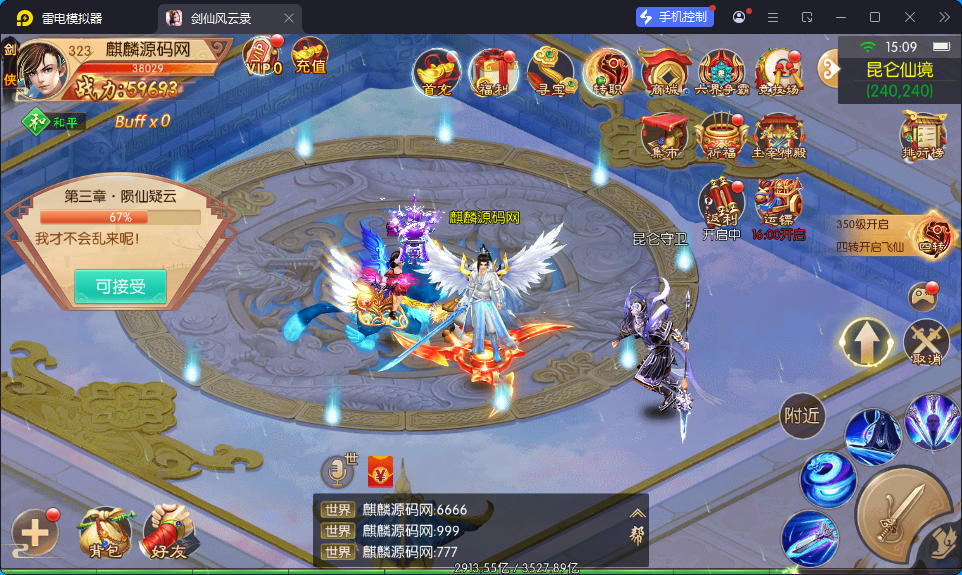962x575 pixels.
Task: Open the 商城 shop
Action: (664, 72)
